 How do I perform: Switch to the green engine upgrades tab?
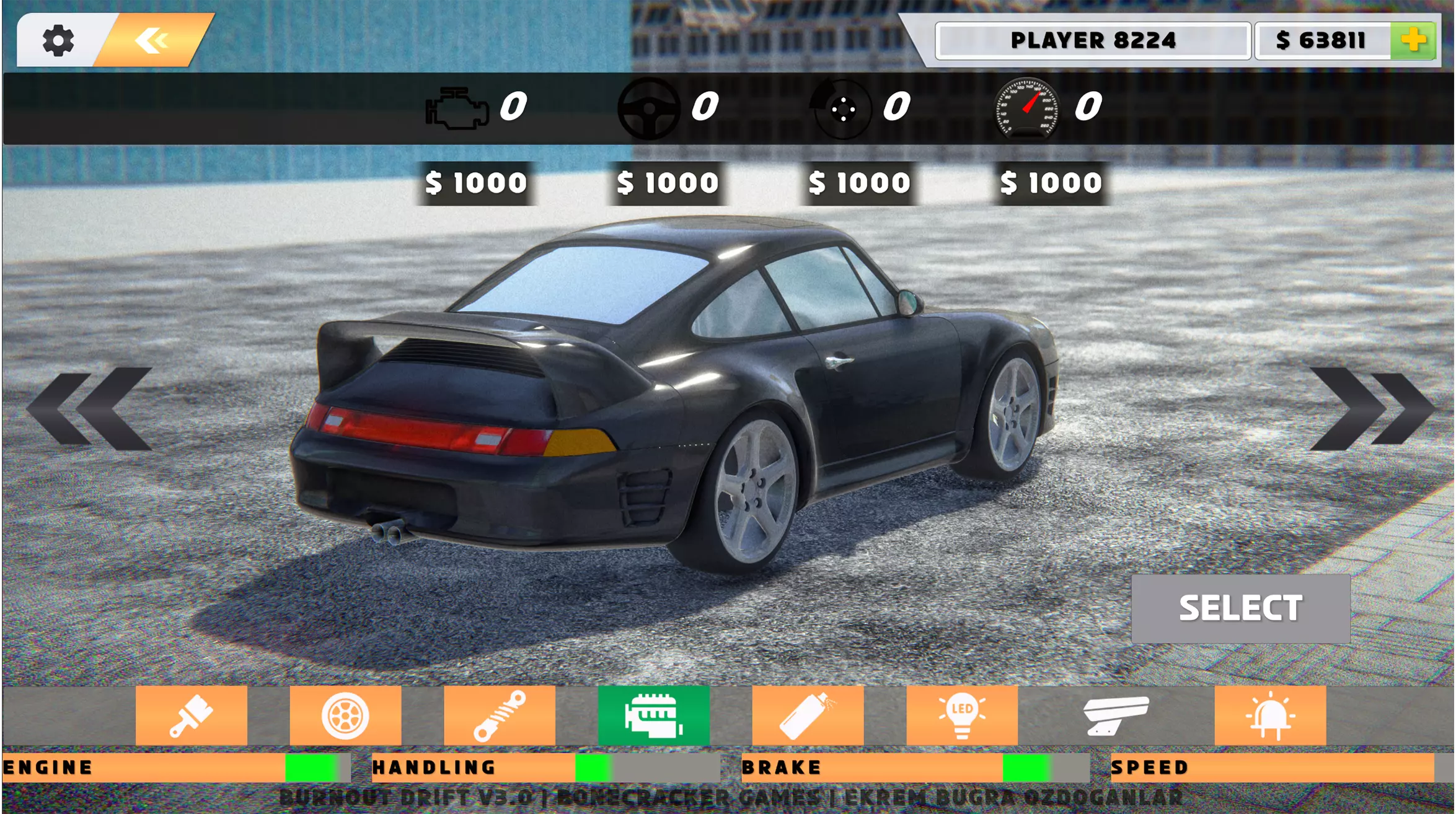click(653, 716)
